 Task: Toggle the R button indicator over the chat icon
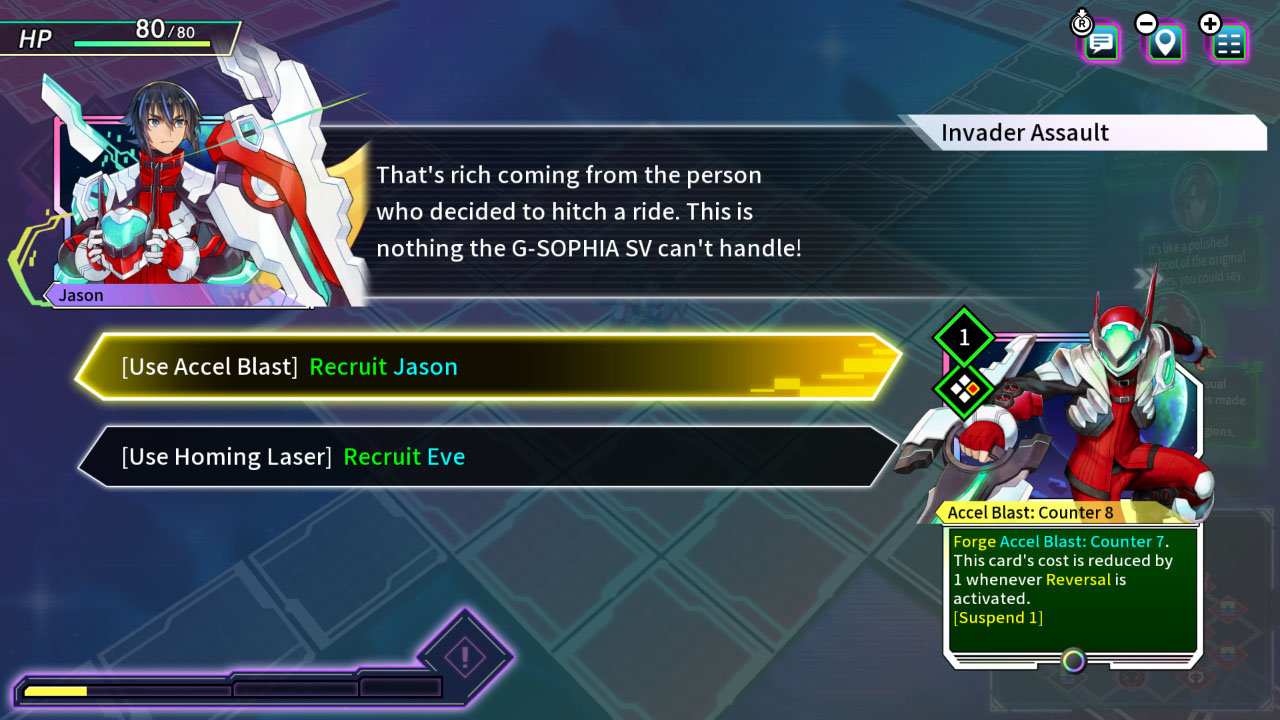1082,23
